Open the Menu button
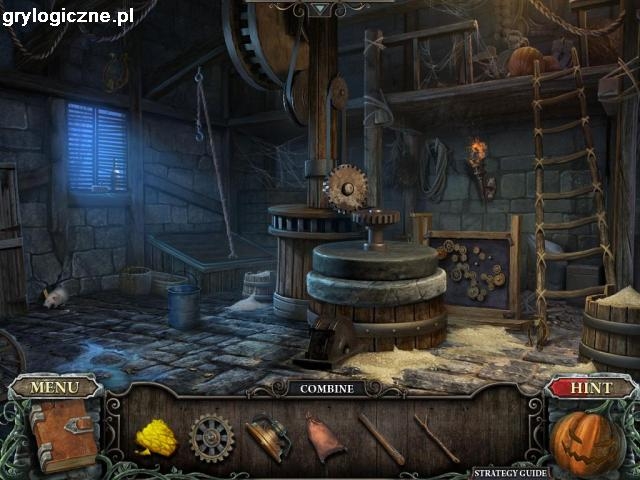Viewport: 640px width, 480px height. click(x=55, y=387)
